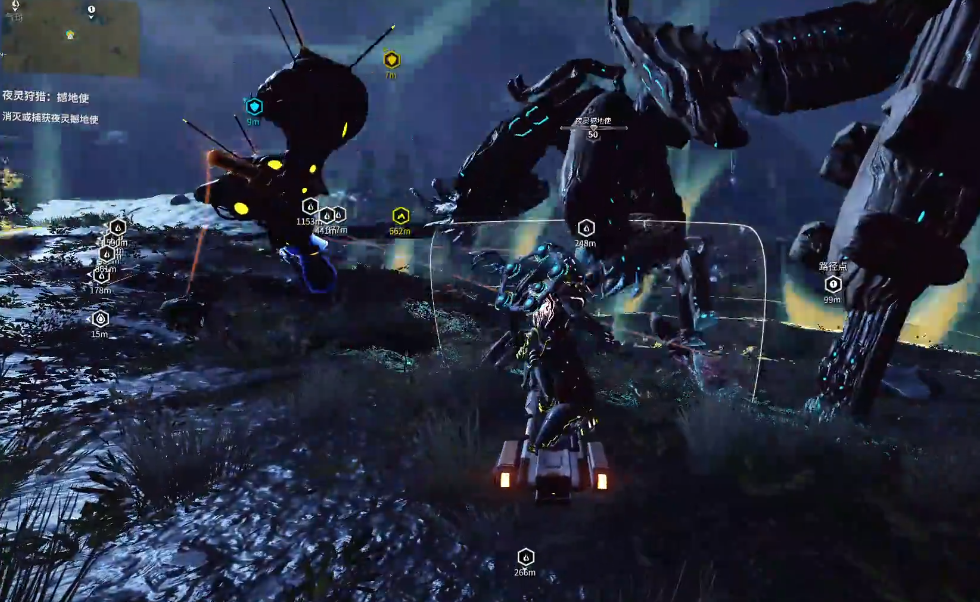Screen dimensions: 980x602
Task: Open the minimap in the corner
Action: [x=70, y=38]
